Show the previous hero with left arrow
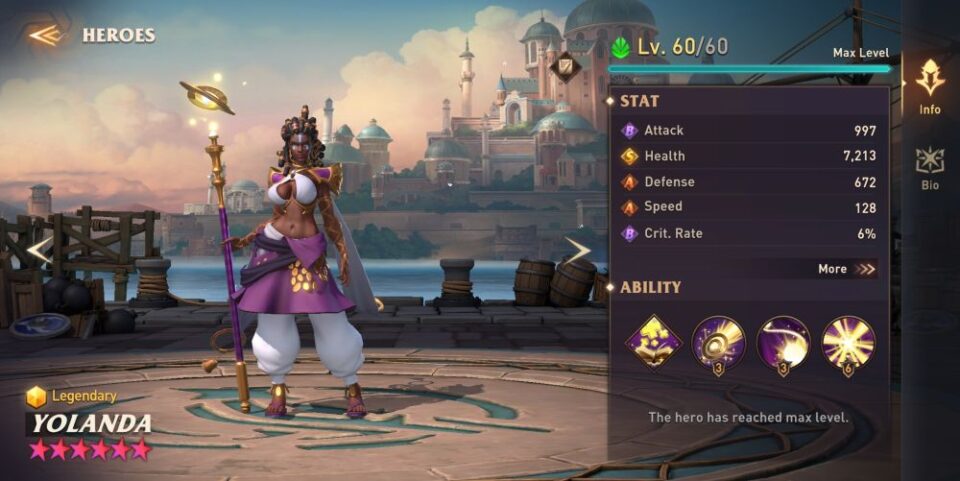Image resolution: width=960 pixels, height=481 pixels. tap(38, 250)
